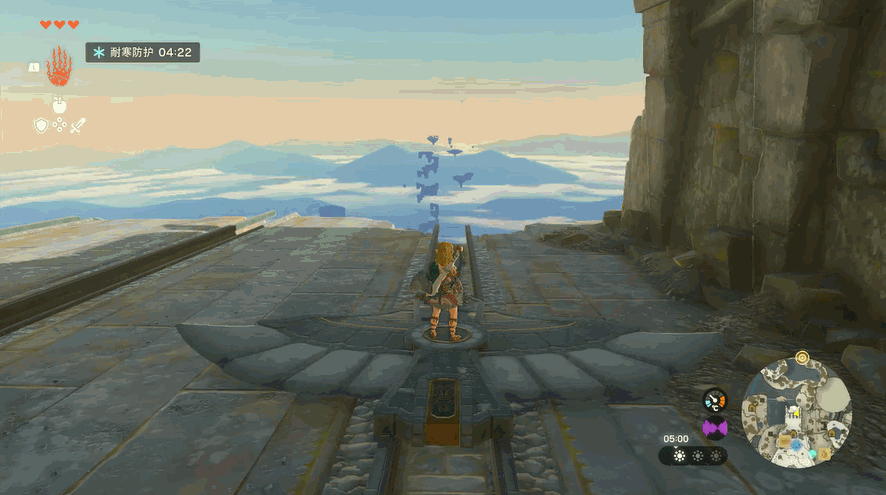This screenshot has height=495, width=886.
Task: Open the circular minimap
Action: [x=796, y=412]
